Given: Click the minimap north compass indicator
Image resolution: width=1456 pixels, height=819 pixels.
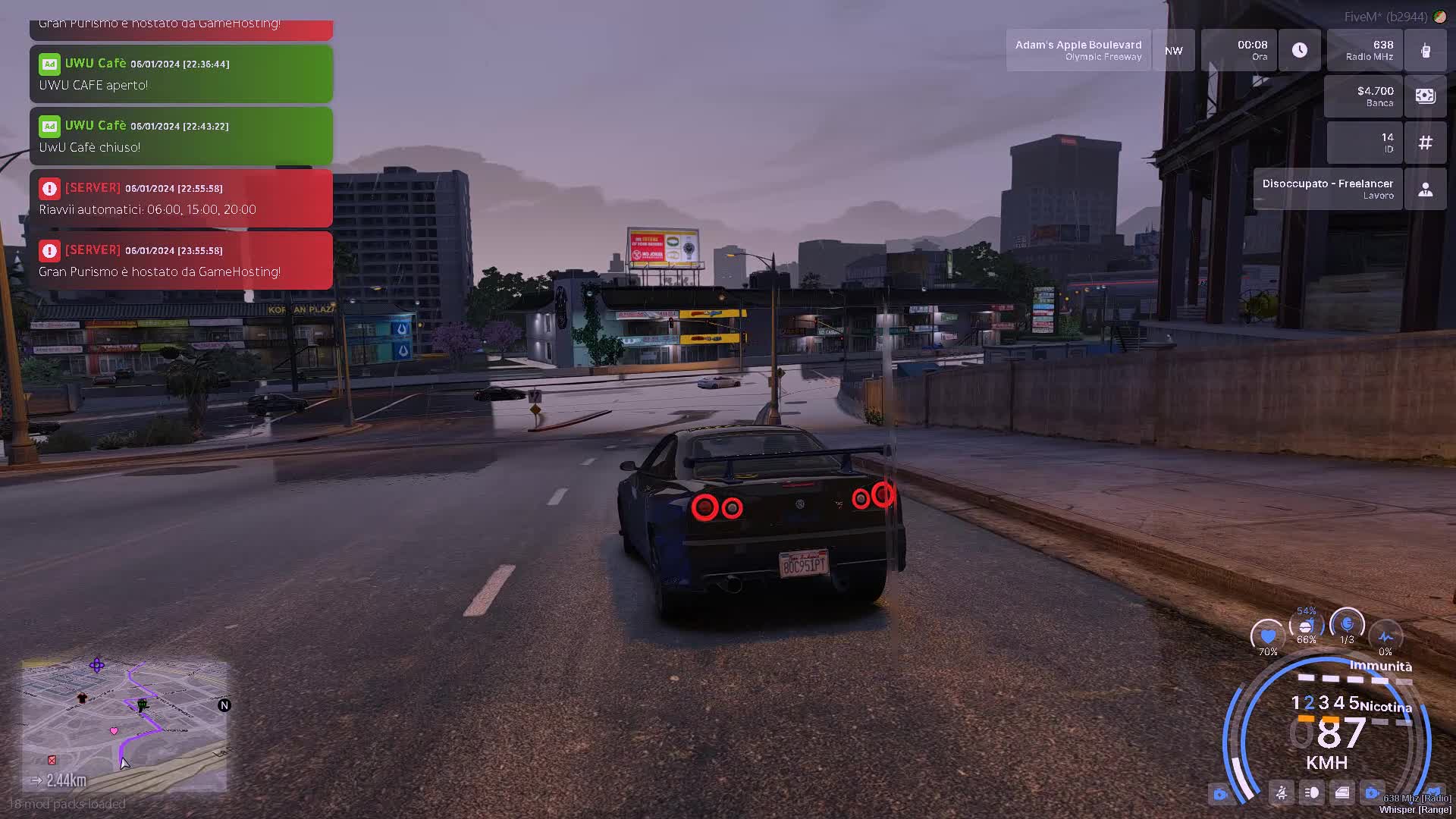Looking at the screenshot, I should [x=224, y=705].
